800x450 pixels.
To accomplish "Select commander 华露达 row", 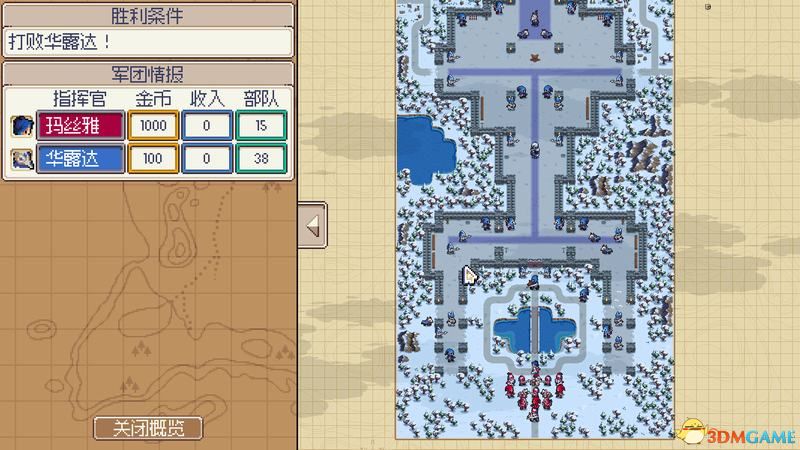I will pos(81,158).
